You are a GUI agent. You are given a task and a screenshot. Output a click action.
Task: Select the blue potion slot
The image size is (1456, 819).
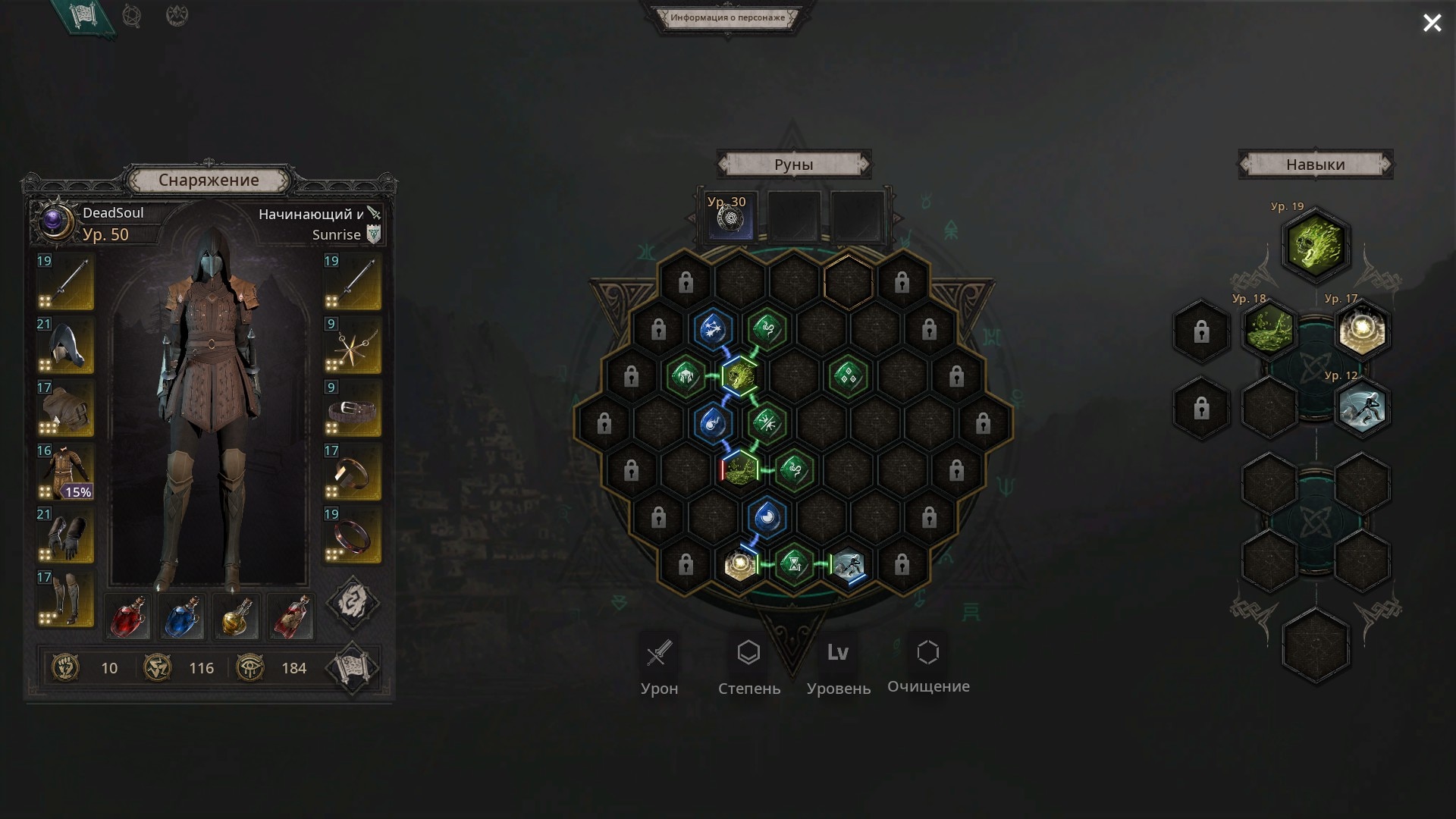pyautogui.click(x=183, y=616)
